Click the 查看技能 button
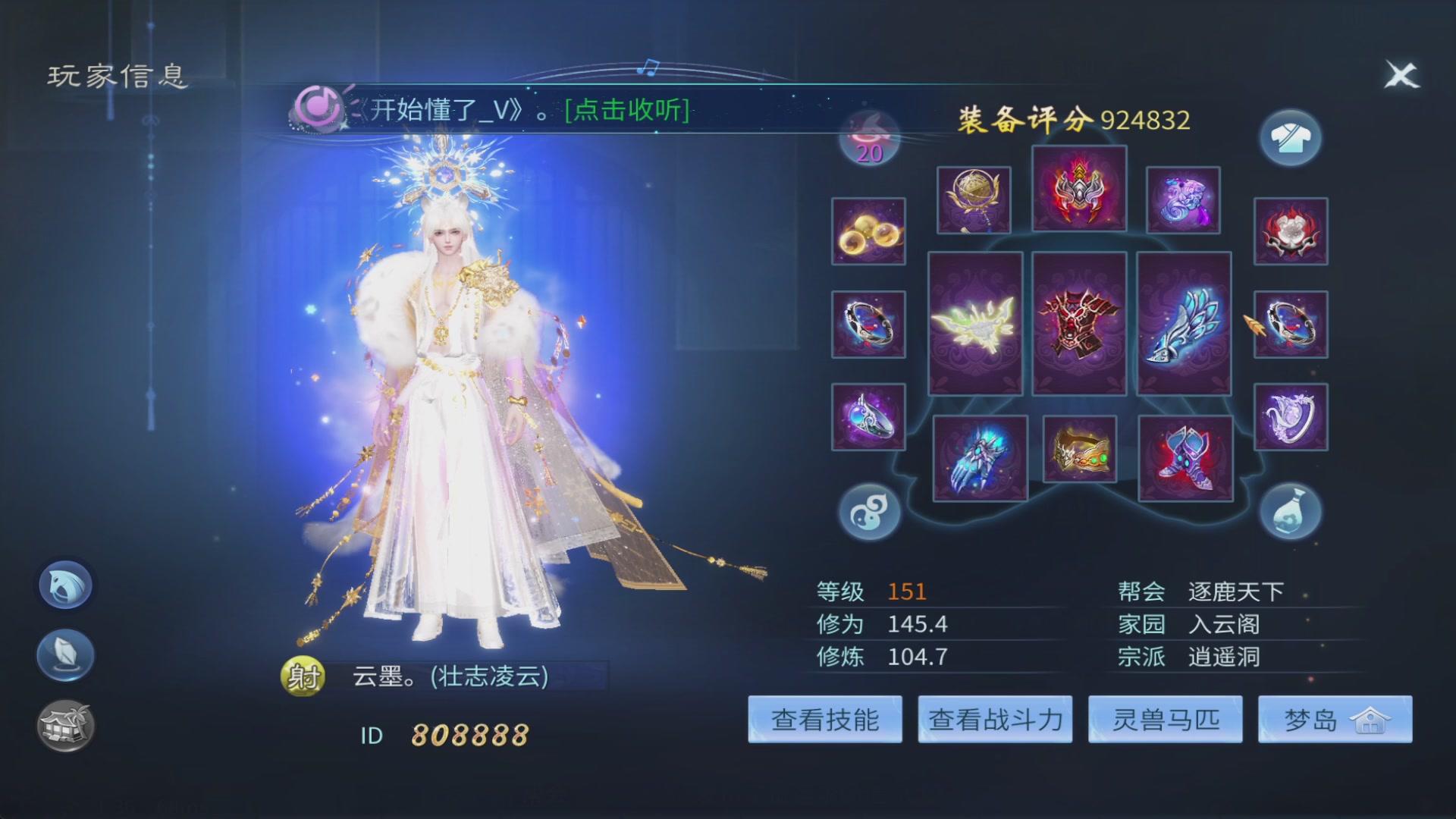The height and width of the screenshot is (819, 1456). point(824,719)
